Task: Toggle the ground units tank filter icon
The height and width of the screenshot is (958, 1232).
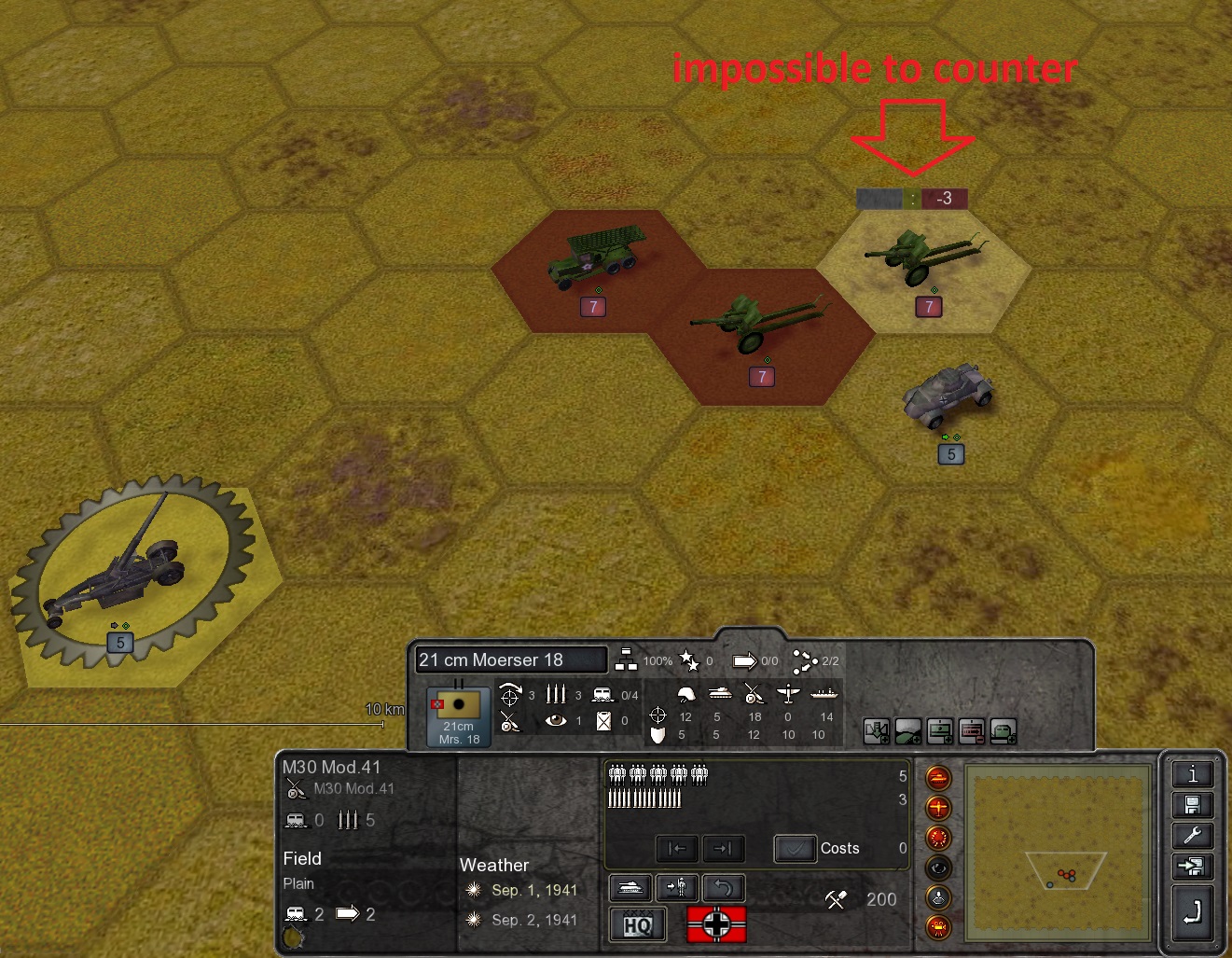Action: (x=938, y=777)
